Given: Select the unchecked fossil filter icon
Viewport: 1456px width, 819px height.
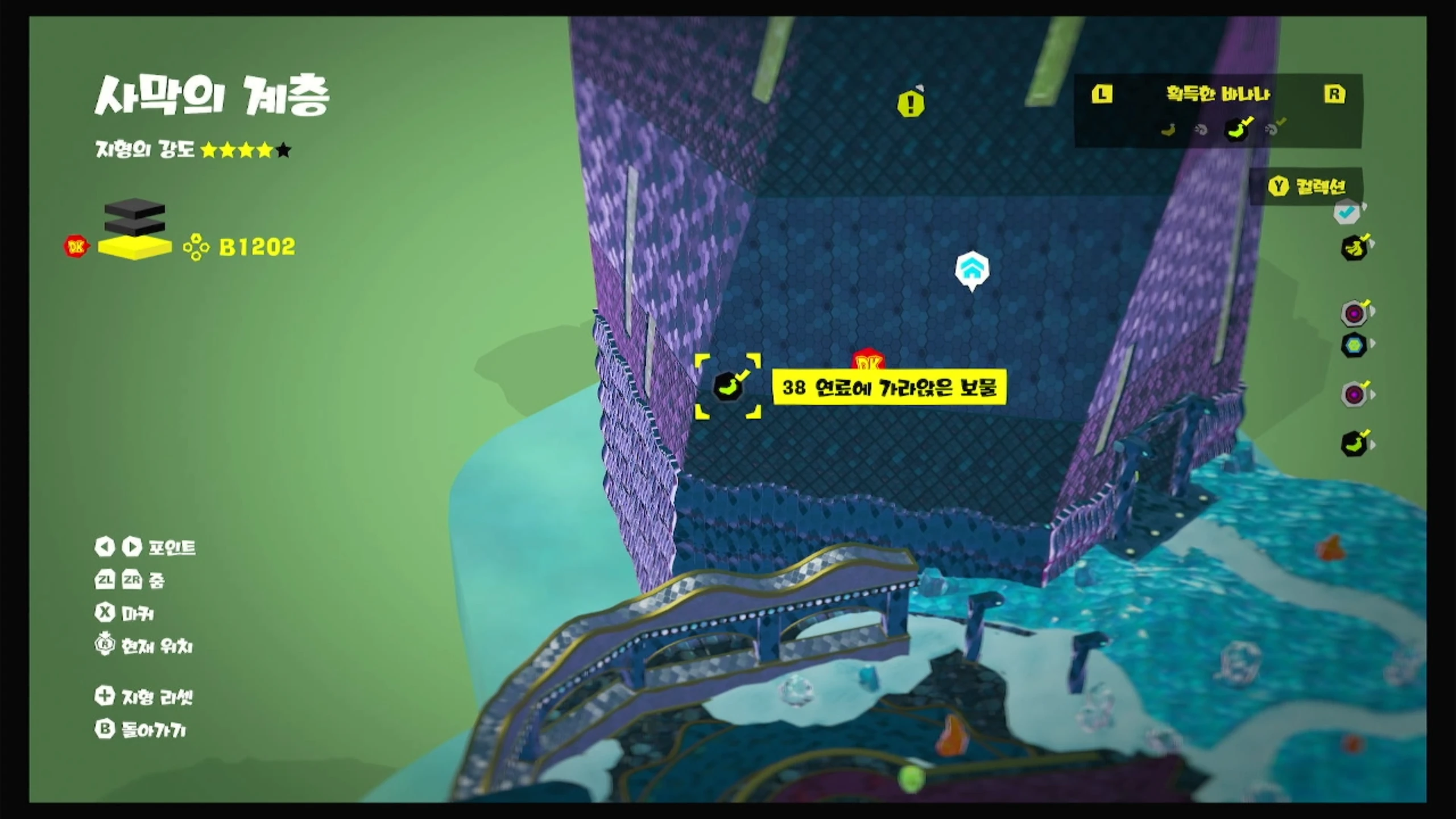Looking at the screenshot, I should click(x=1201, y=130).
